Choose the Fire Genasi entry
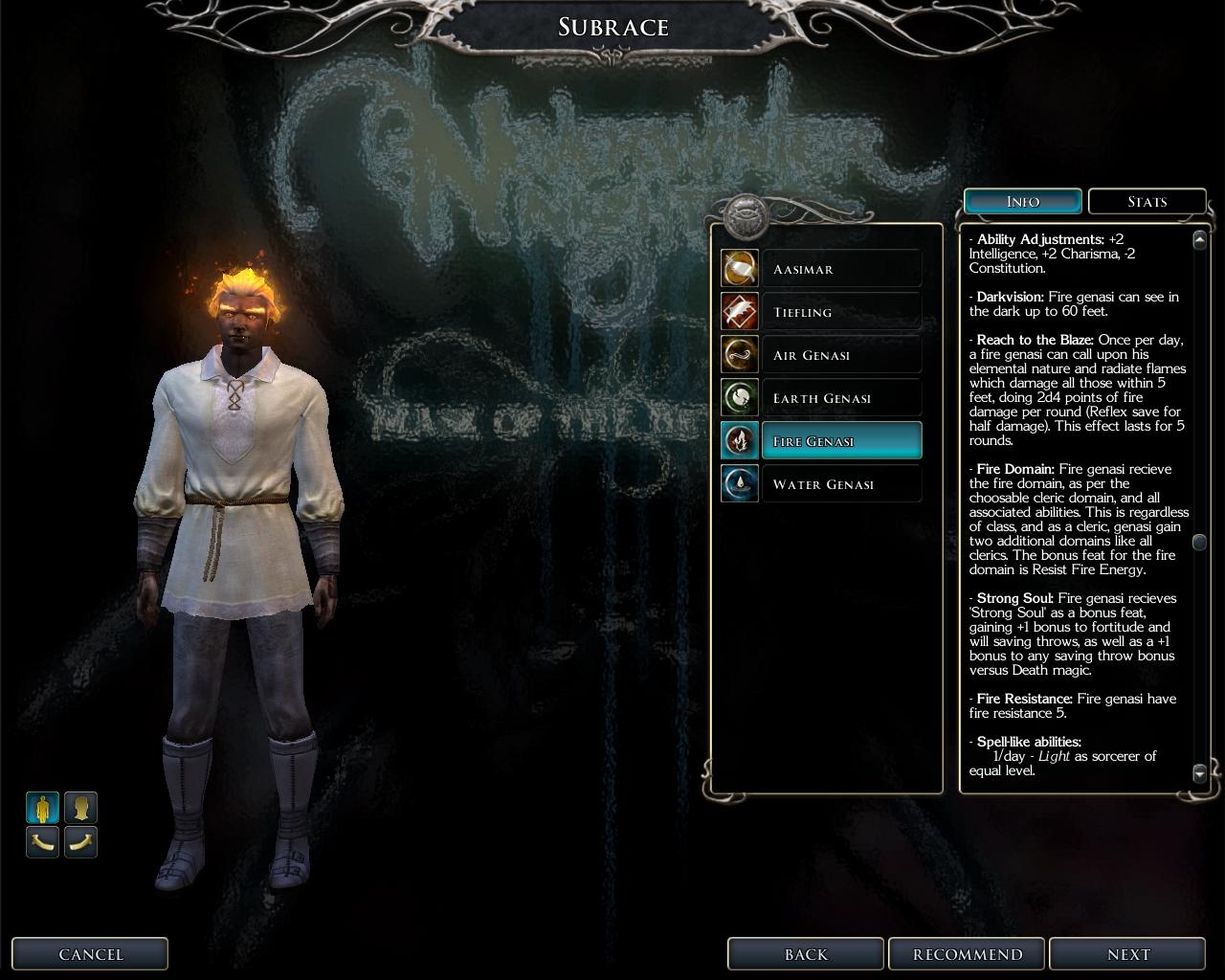Image resolution: width=1225 pixels, height=980 pixels. click(x=840, y=441)
